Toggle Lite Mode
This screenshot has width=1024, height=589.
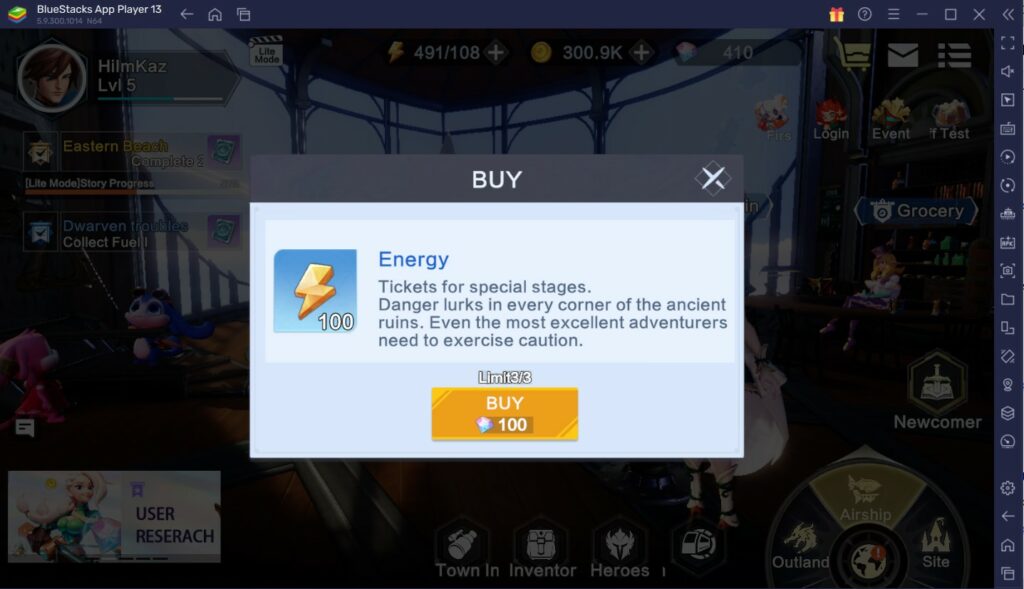[x=266, y=52]
